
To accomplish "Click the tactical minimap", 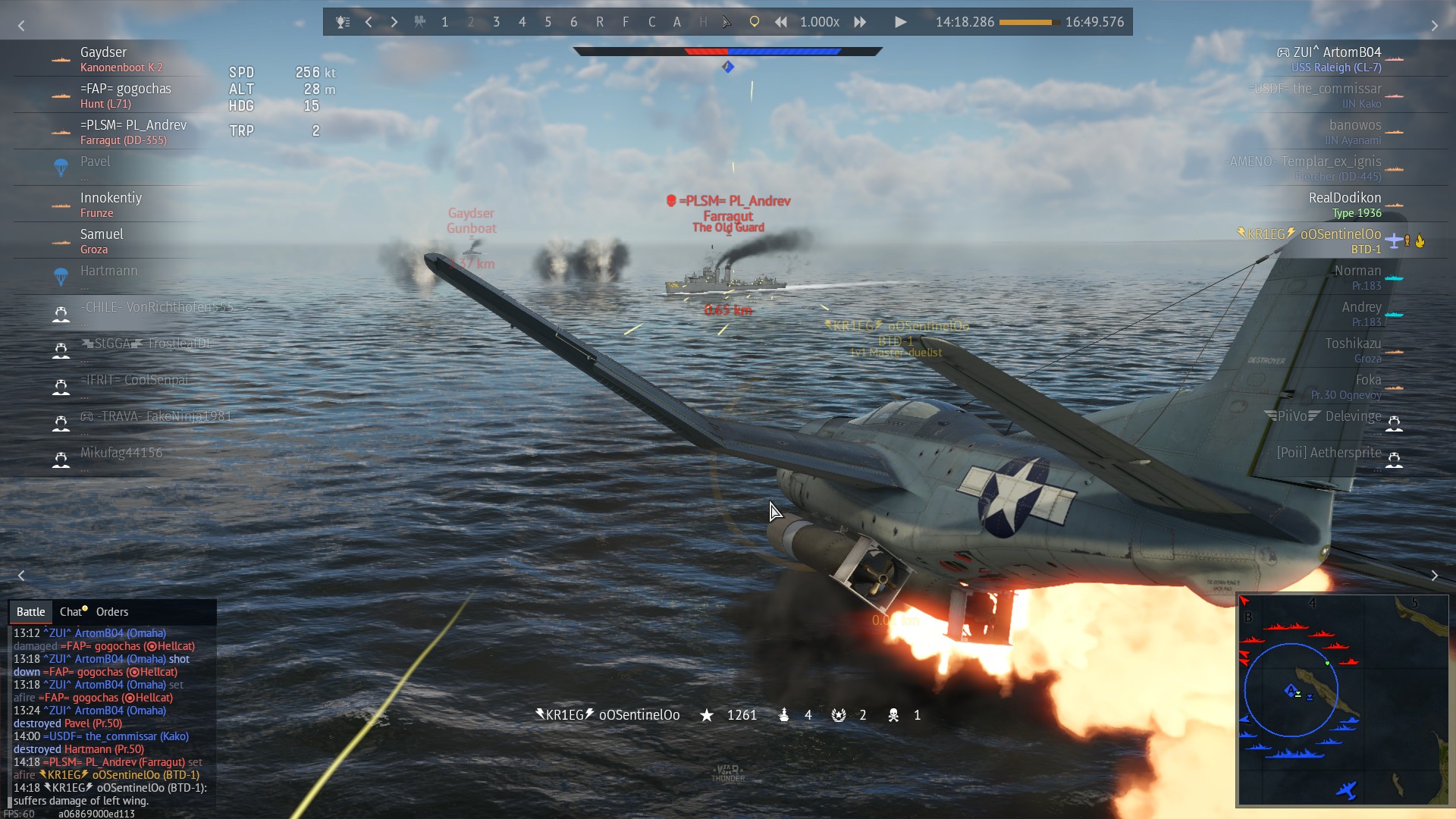I will pyautogui.click(x=1342, y=699).
